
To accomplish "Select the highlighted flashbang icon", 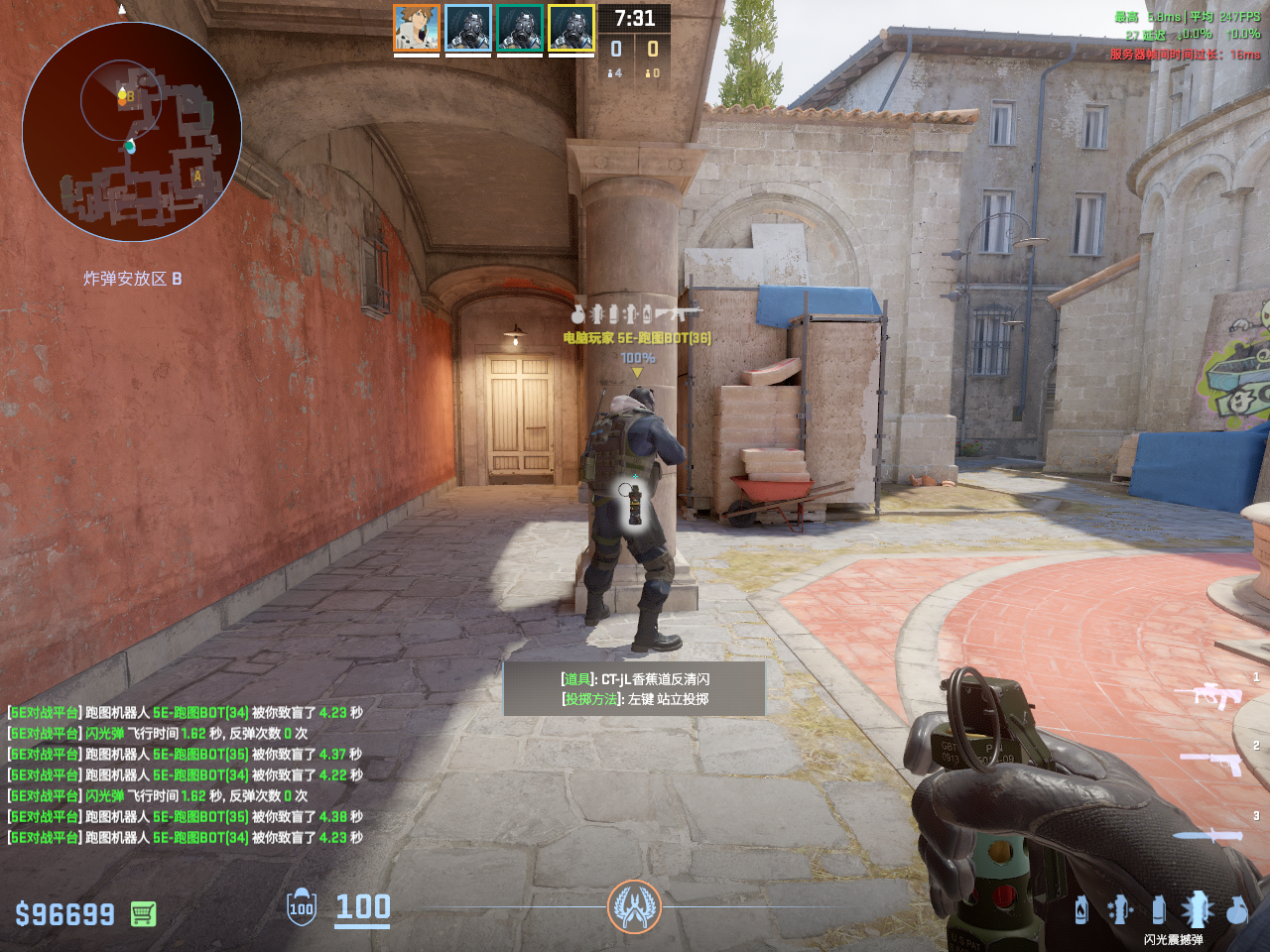I will [x=1197, y=908].
